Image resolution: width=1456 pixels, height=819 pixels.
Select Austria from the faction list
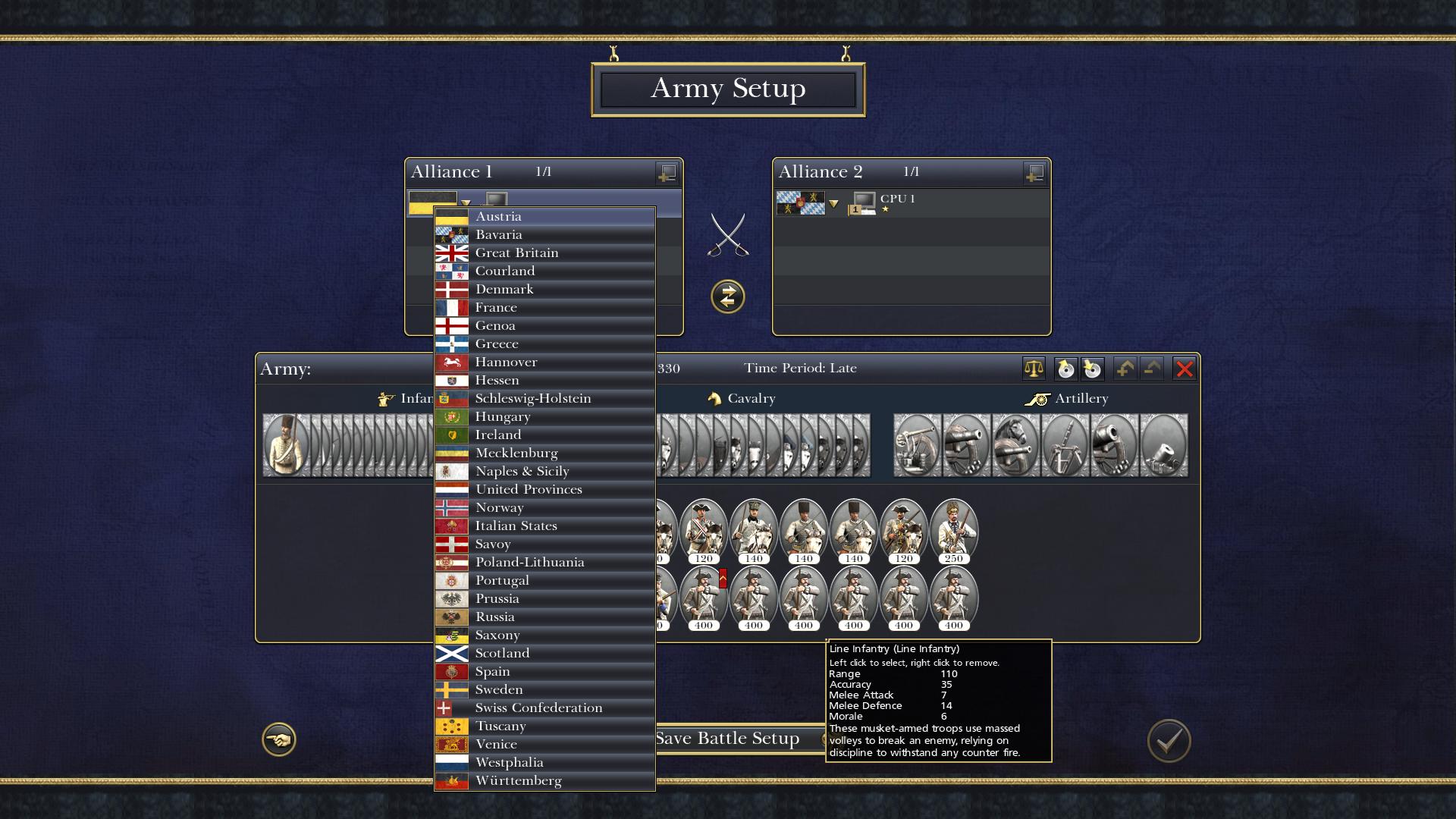(544, 217)
